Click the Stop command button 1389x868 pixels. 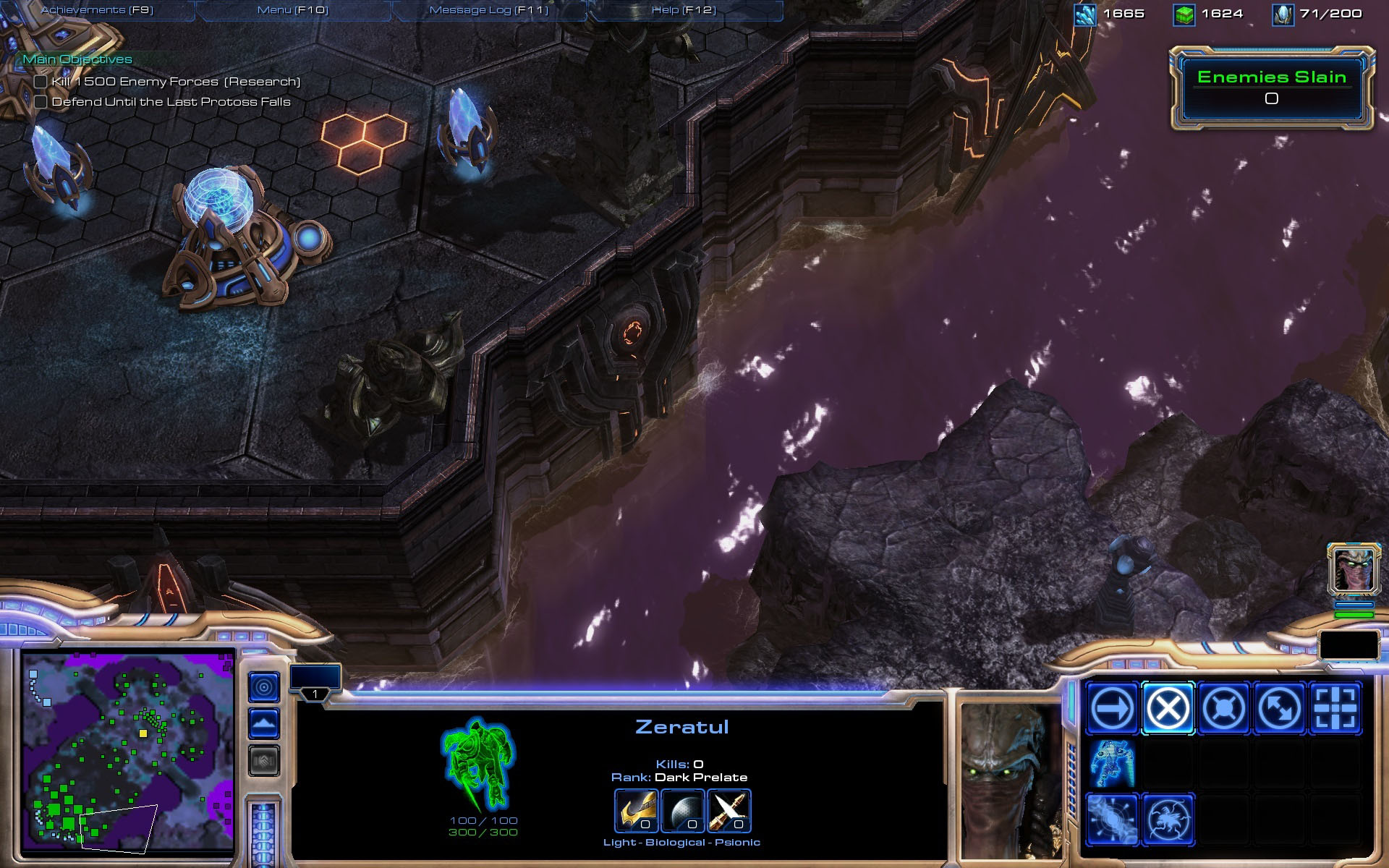1168,708
